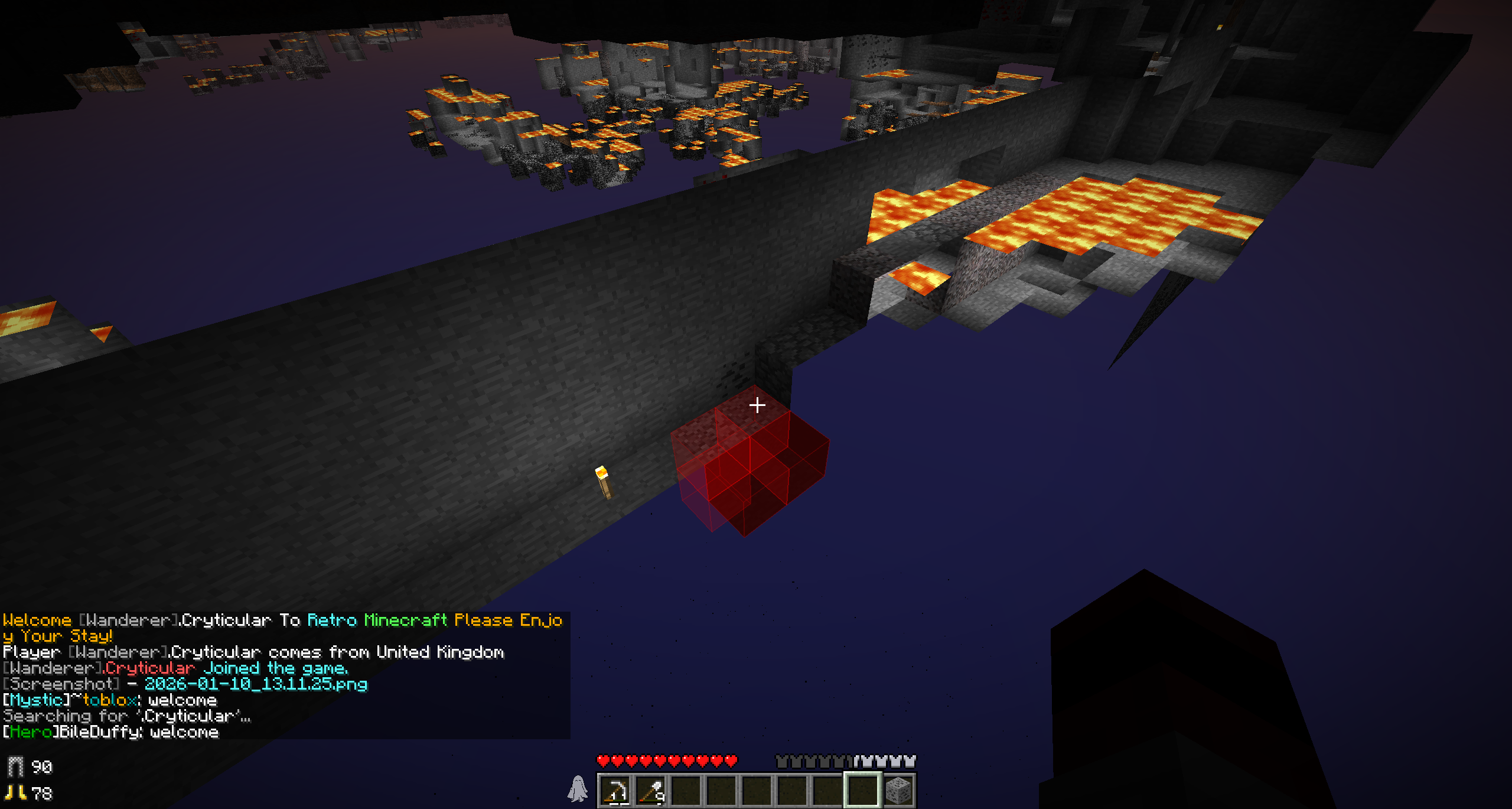Image resolution: width=1512 pixels, height=809 pixels.
Task: Click toblox's name in the chat
Action: (x=109, y=700)
